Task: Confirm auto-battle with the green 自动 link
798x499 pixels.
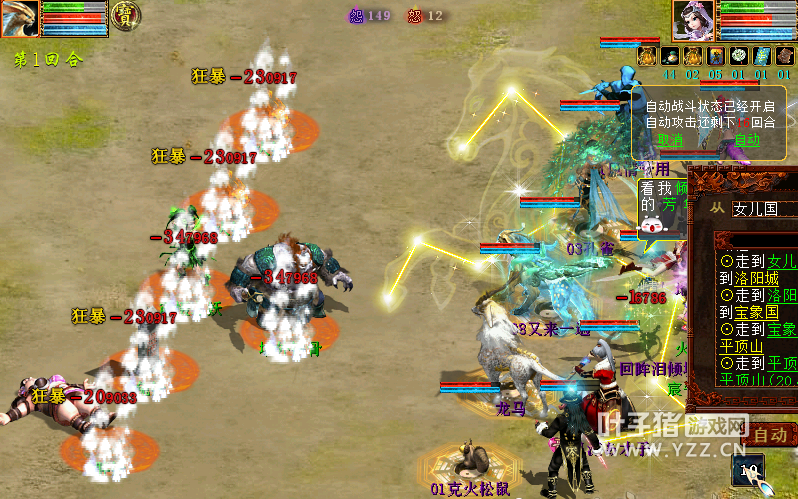Action: 746,140
